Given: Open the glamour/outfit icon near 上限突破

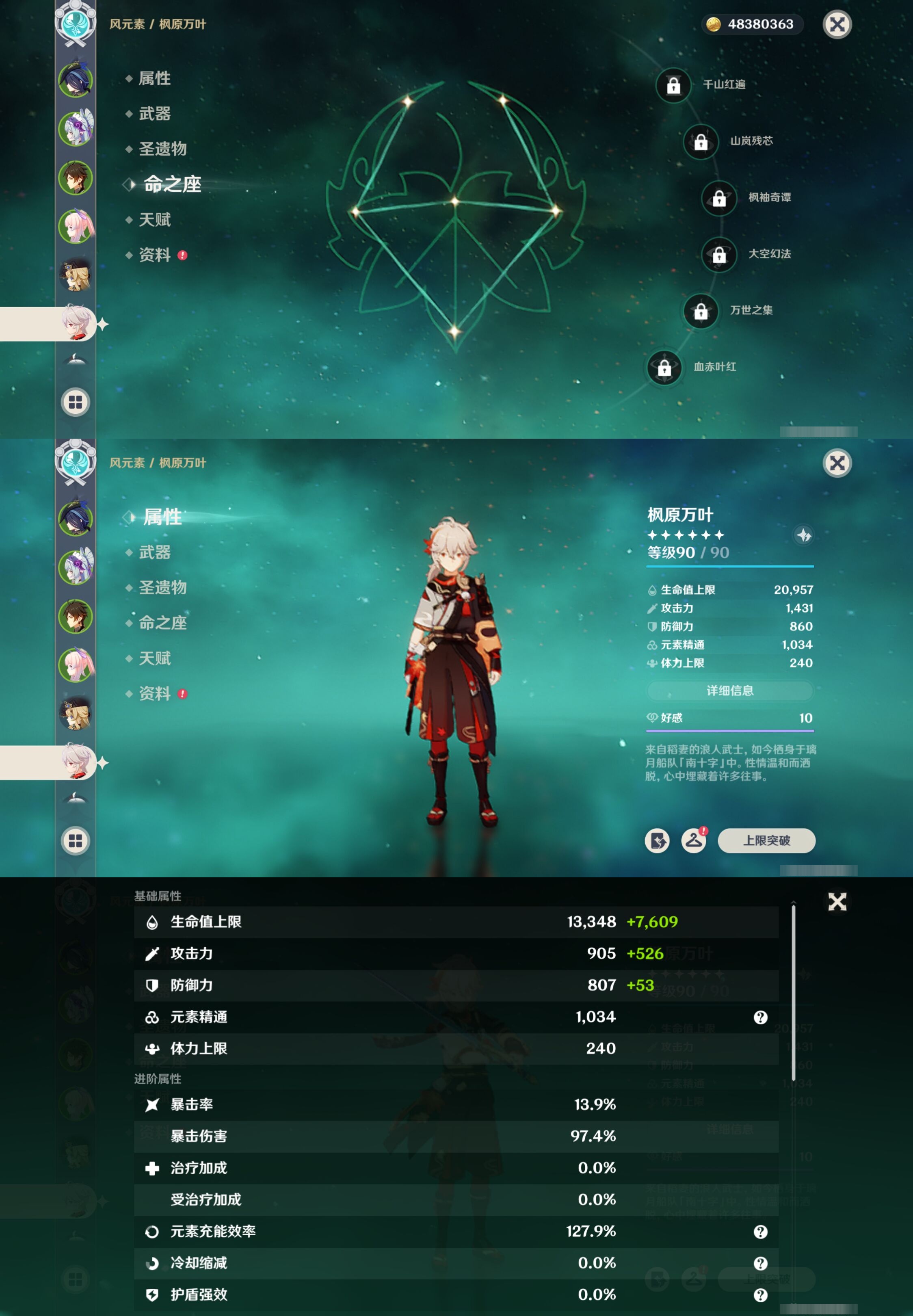Looking at the screenshot, I should click(694, 841).
